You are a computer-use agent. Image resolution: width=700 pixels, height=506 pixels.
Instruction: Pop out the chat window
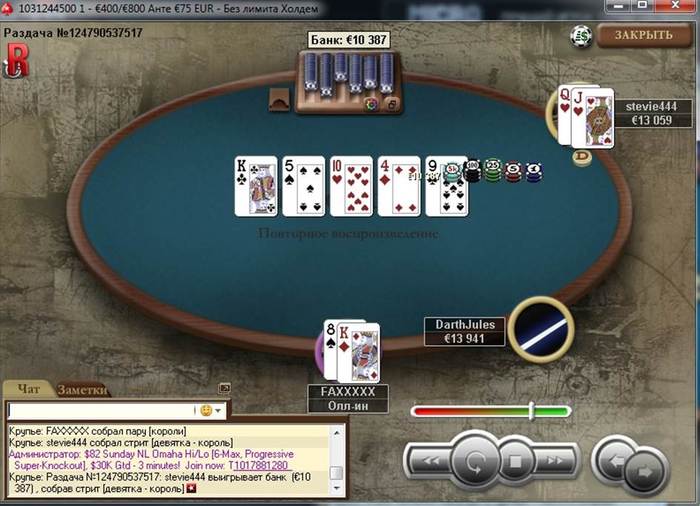pyautogui.click(x=224, y=388)
